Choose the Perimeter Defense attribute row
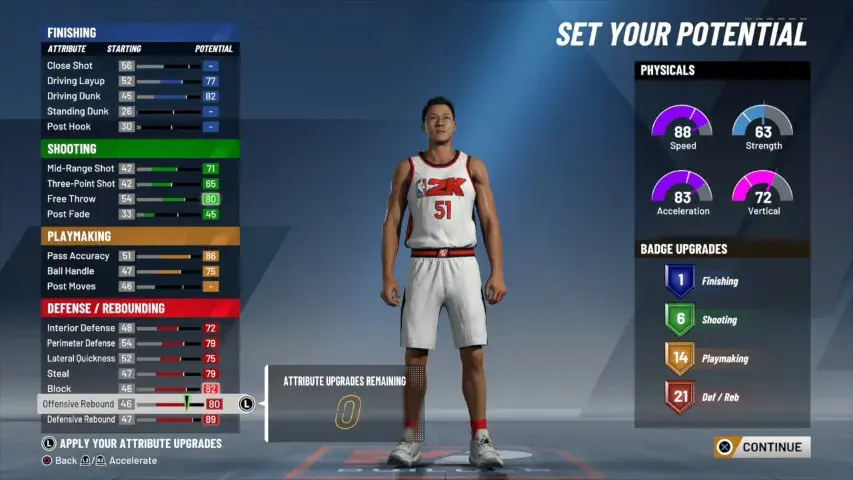This screenshot has width=853, height=480. coord(140,343)
